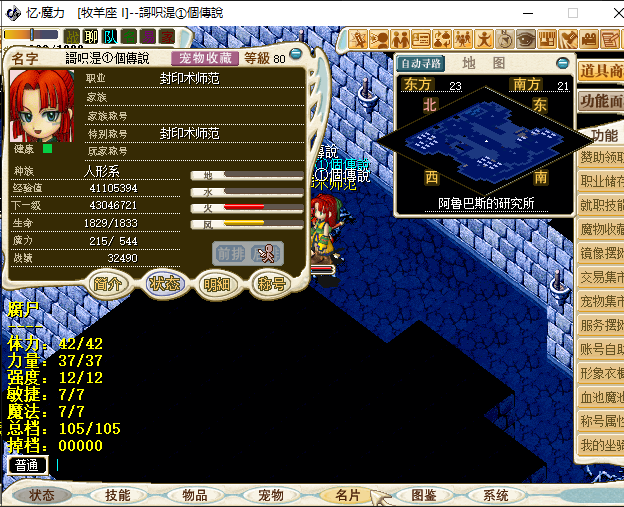Viewport: 624px width, 507px height.
Task: Open the 系统 system menu
Action: point(496,495)
